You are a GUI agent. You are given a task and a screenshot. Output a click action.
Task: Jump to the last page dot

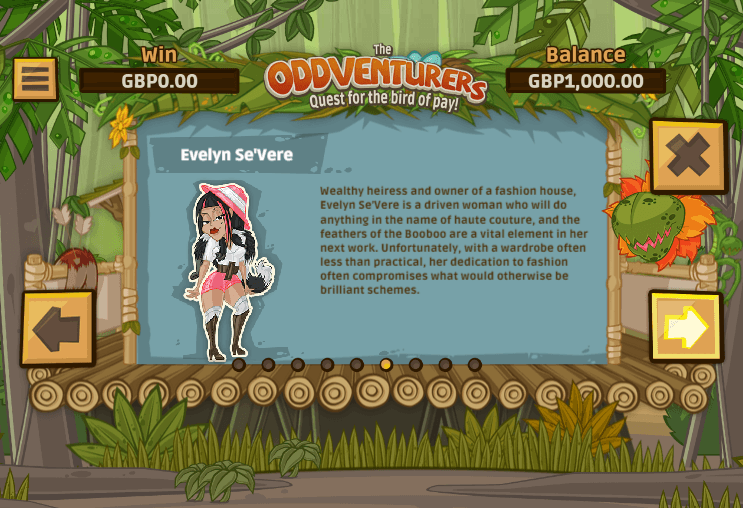475,365
